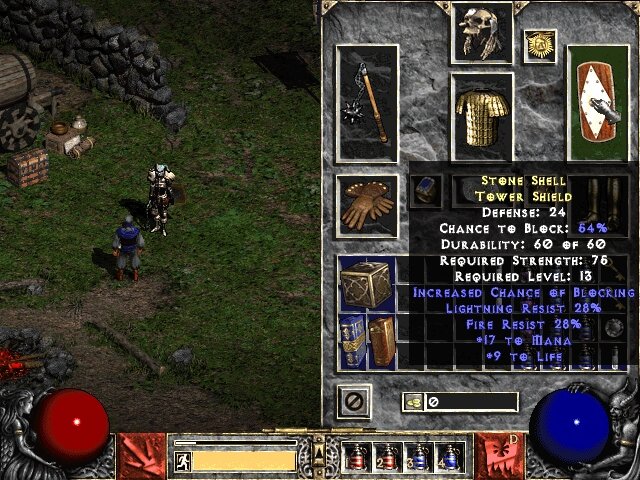Open the left-click attack skill selector

pyautogui.click(x=141, y=455)
